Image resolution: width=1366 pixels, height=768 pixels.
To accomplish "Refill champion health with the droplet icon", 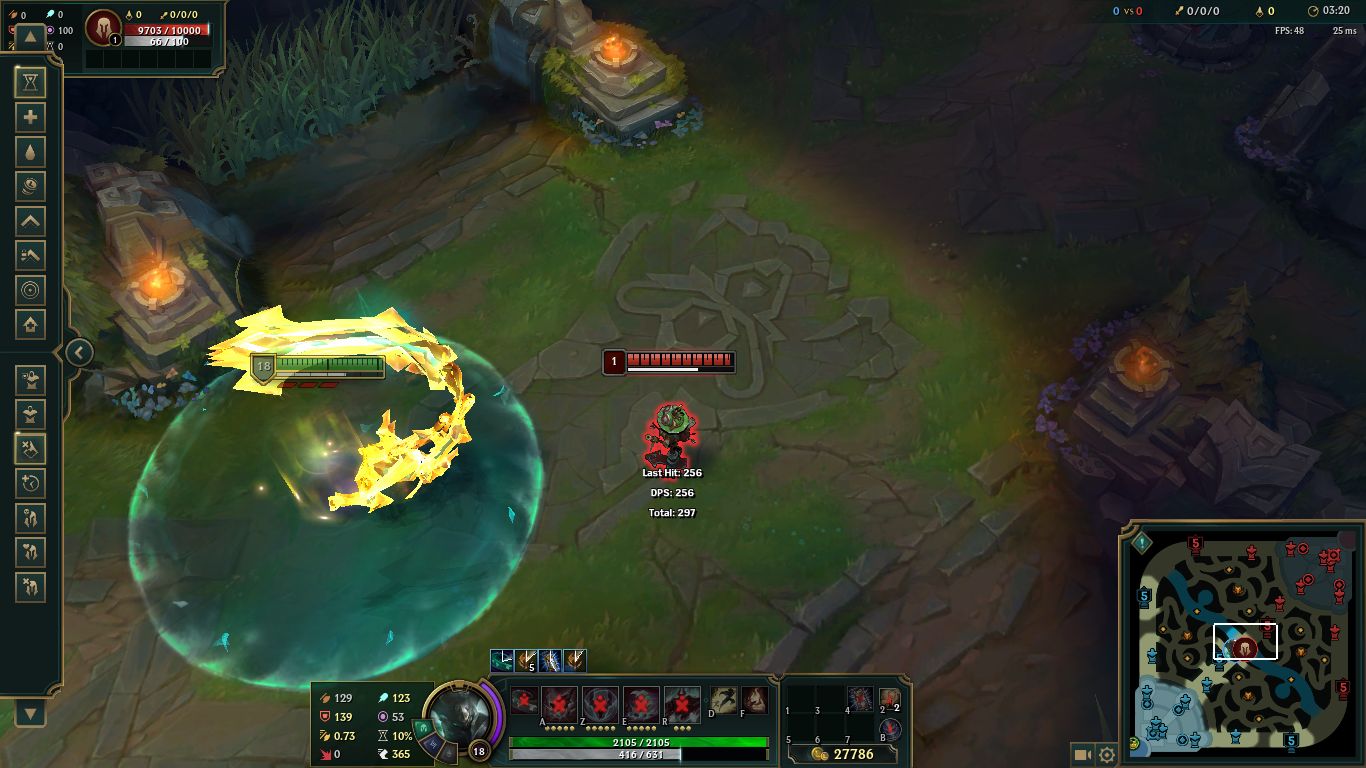I will [x=30, y=151].
